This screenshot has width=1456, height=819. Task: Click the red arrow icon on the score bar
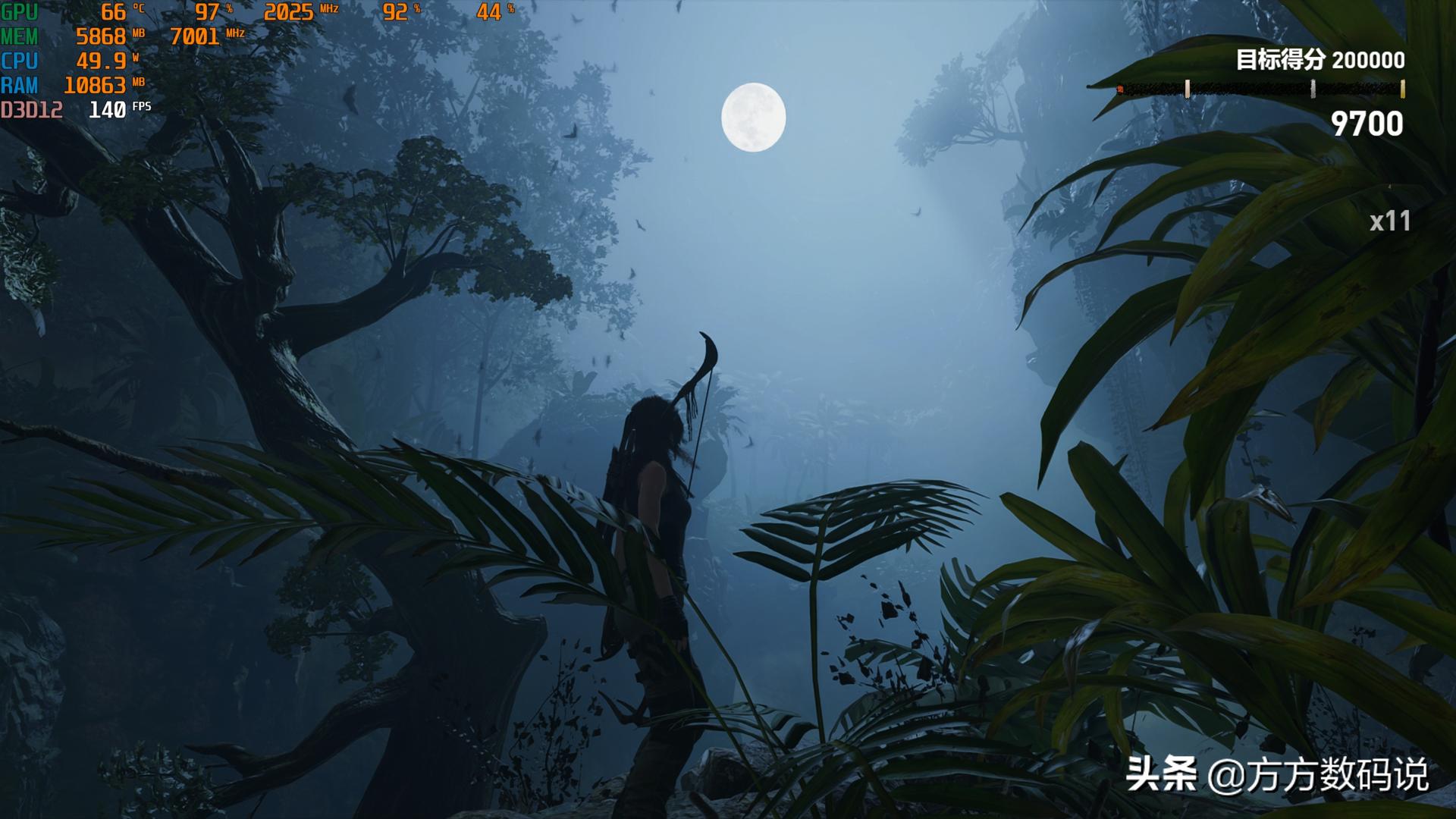click(x=1120, y=89)
